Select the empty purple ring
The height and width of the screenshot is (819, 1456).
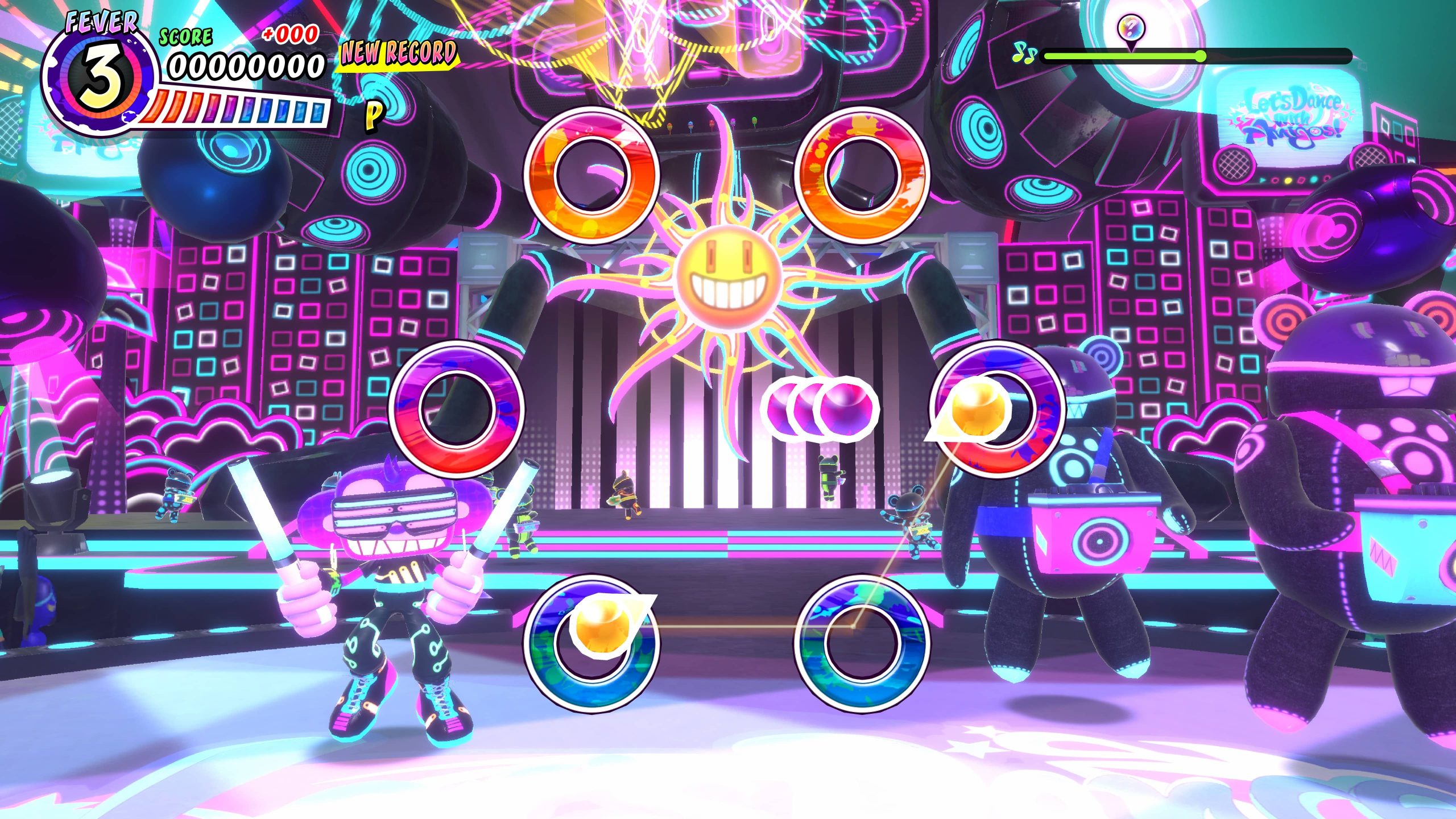coord(456,408)
